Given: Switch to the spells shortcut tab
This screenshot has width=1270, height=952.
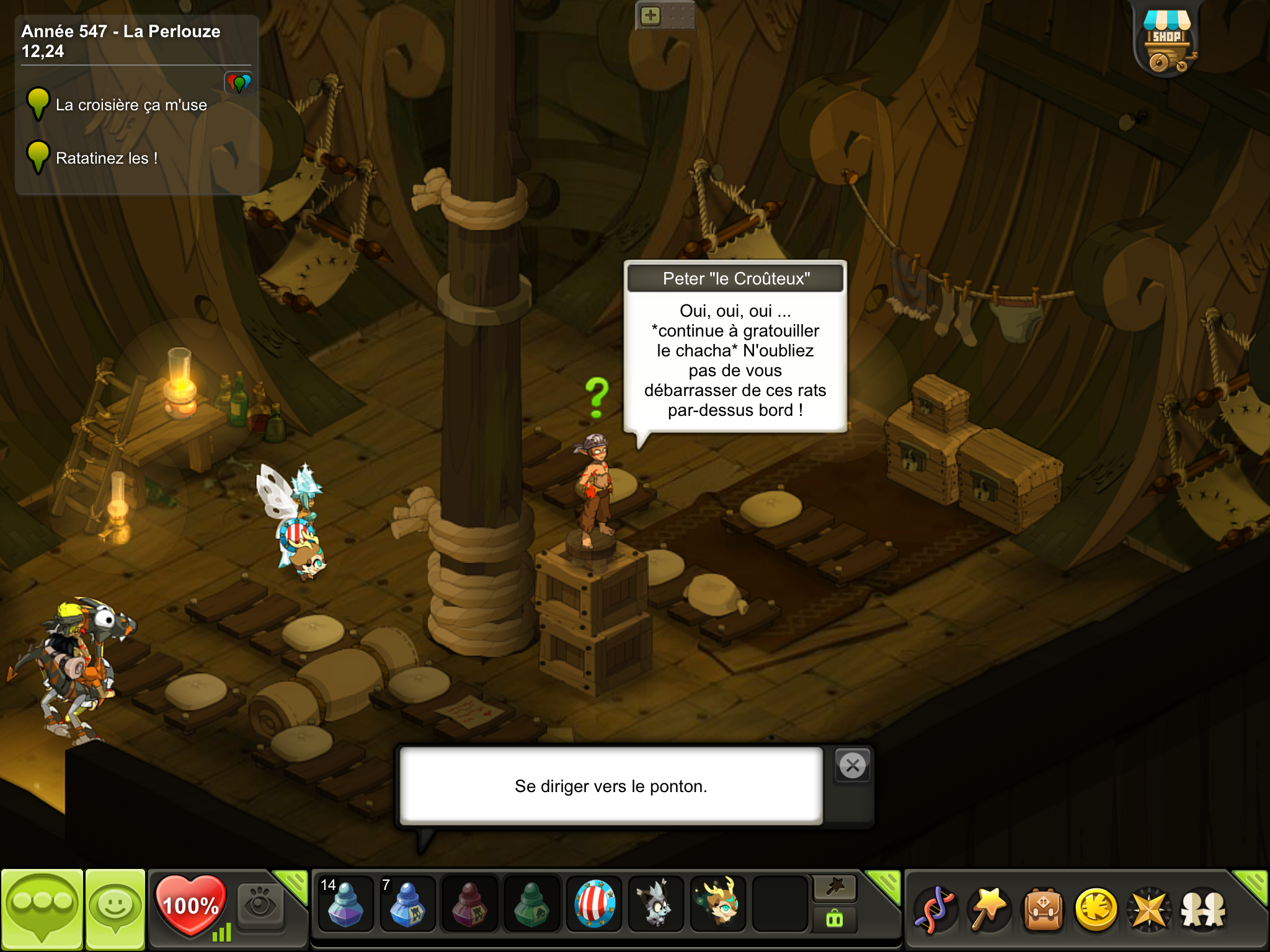Looking at the screenshot, I should coord(835,888).
